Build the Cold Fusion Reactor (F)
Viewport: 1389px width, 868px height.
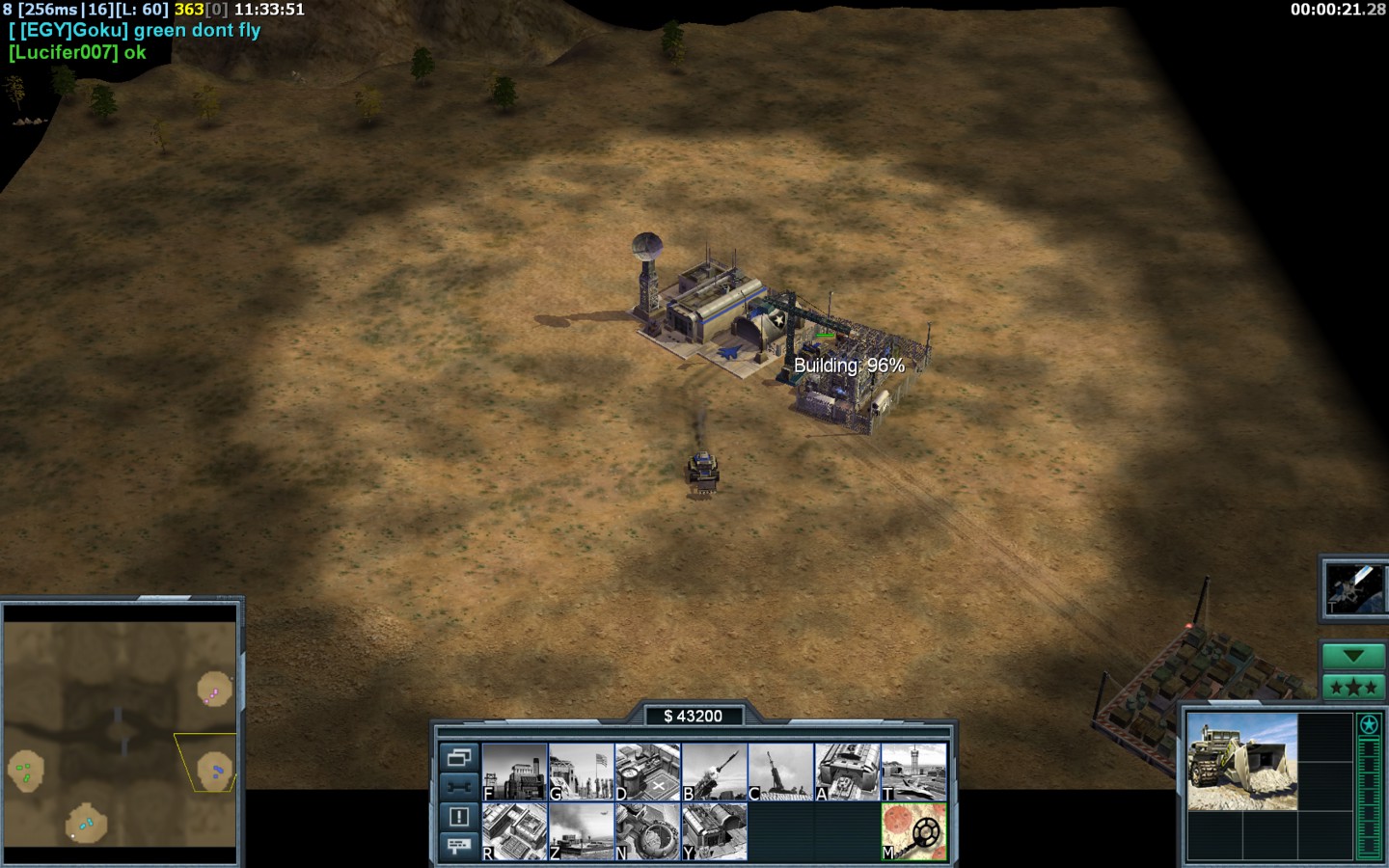515,772
